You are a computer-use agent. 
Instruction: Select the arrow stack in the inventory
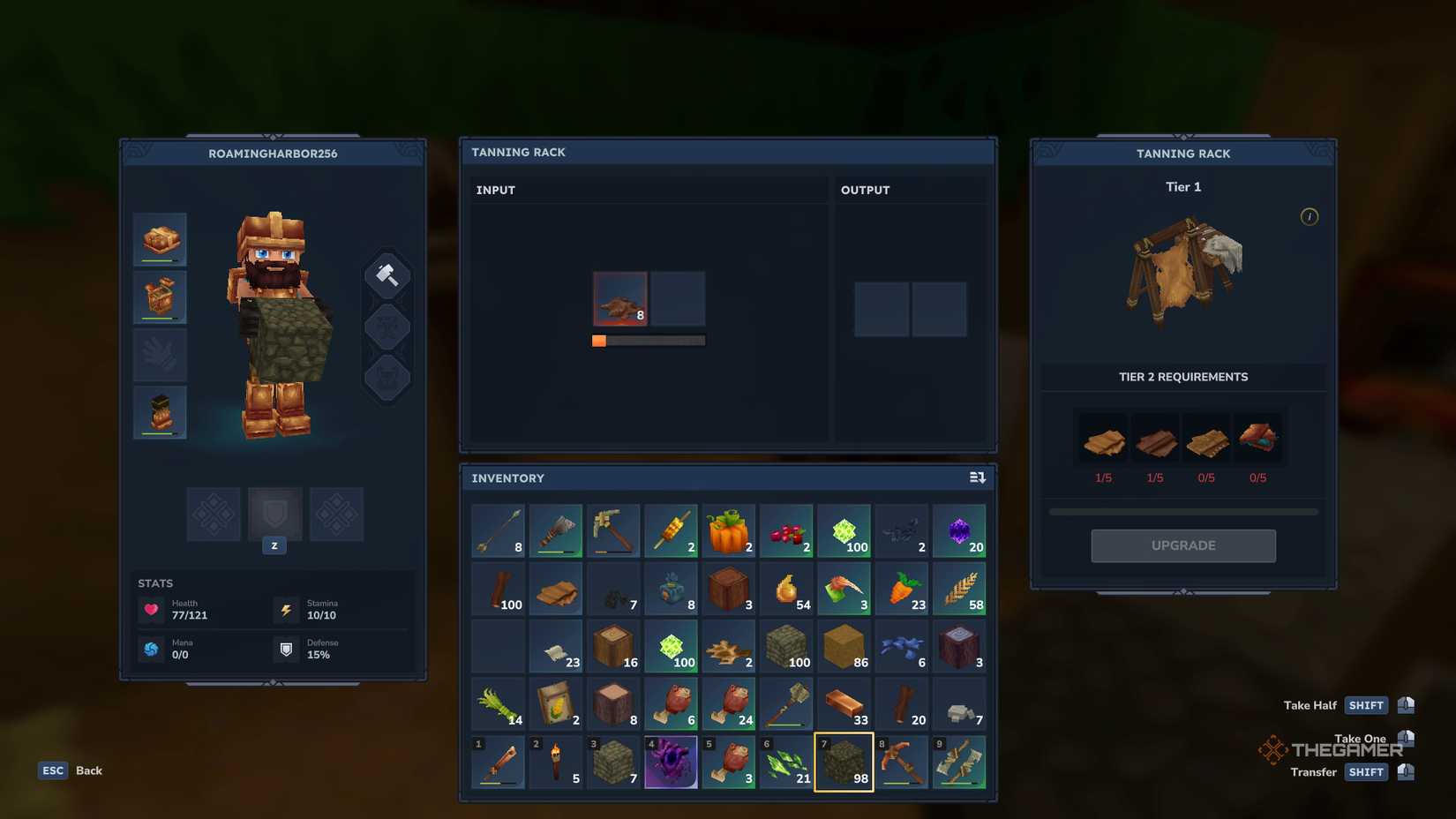497,530
